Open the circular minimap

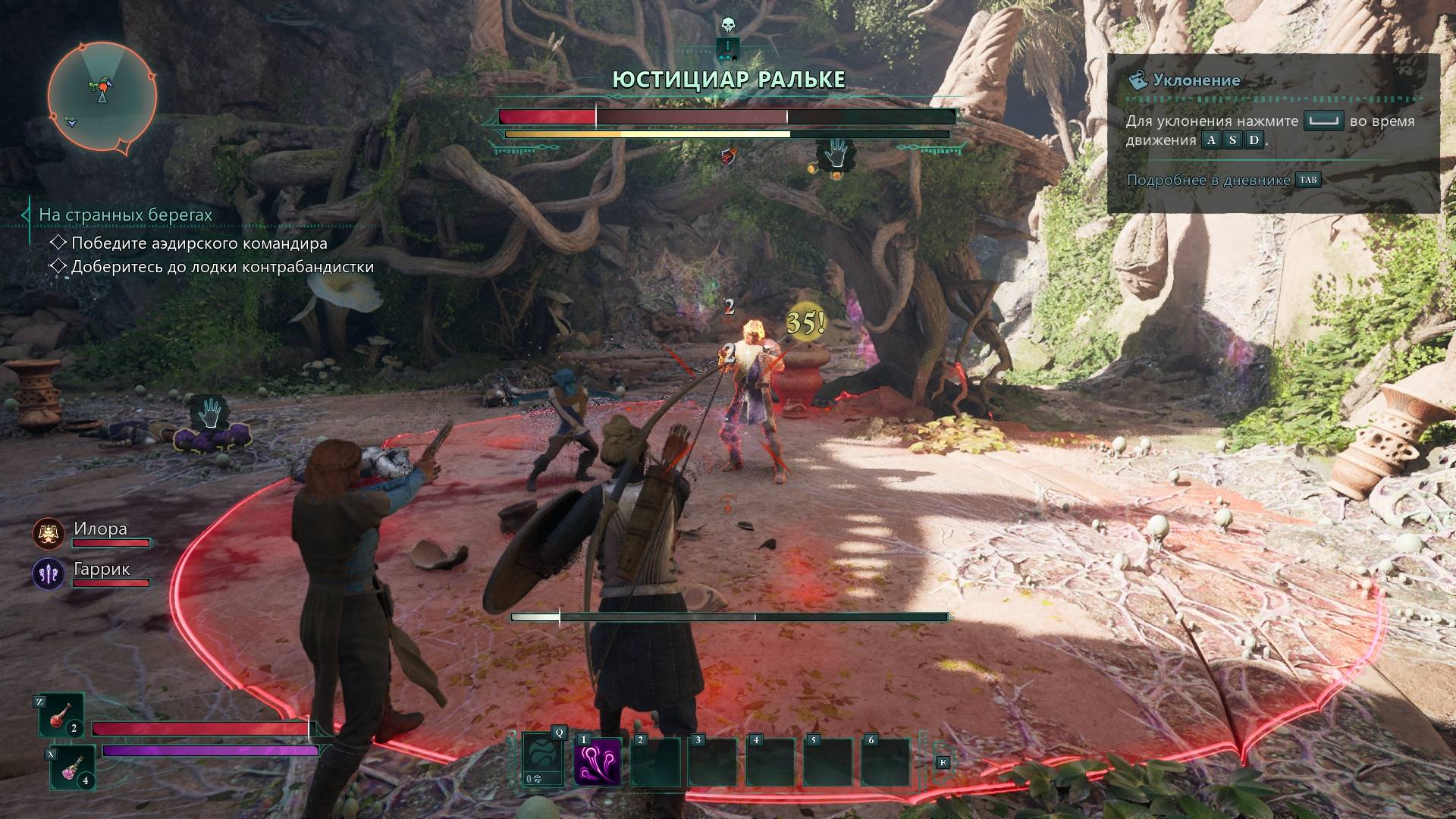(102, 96)
